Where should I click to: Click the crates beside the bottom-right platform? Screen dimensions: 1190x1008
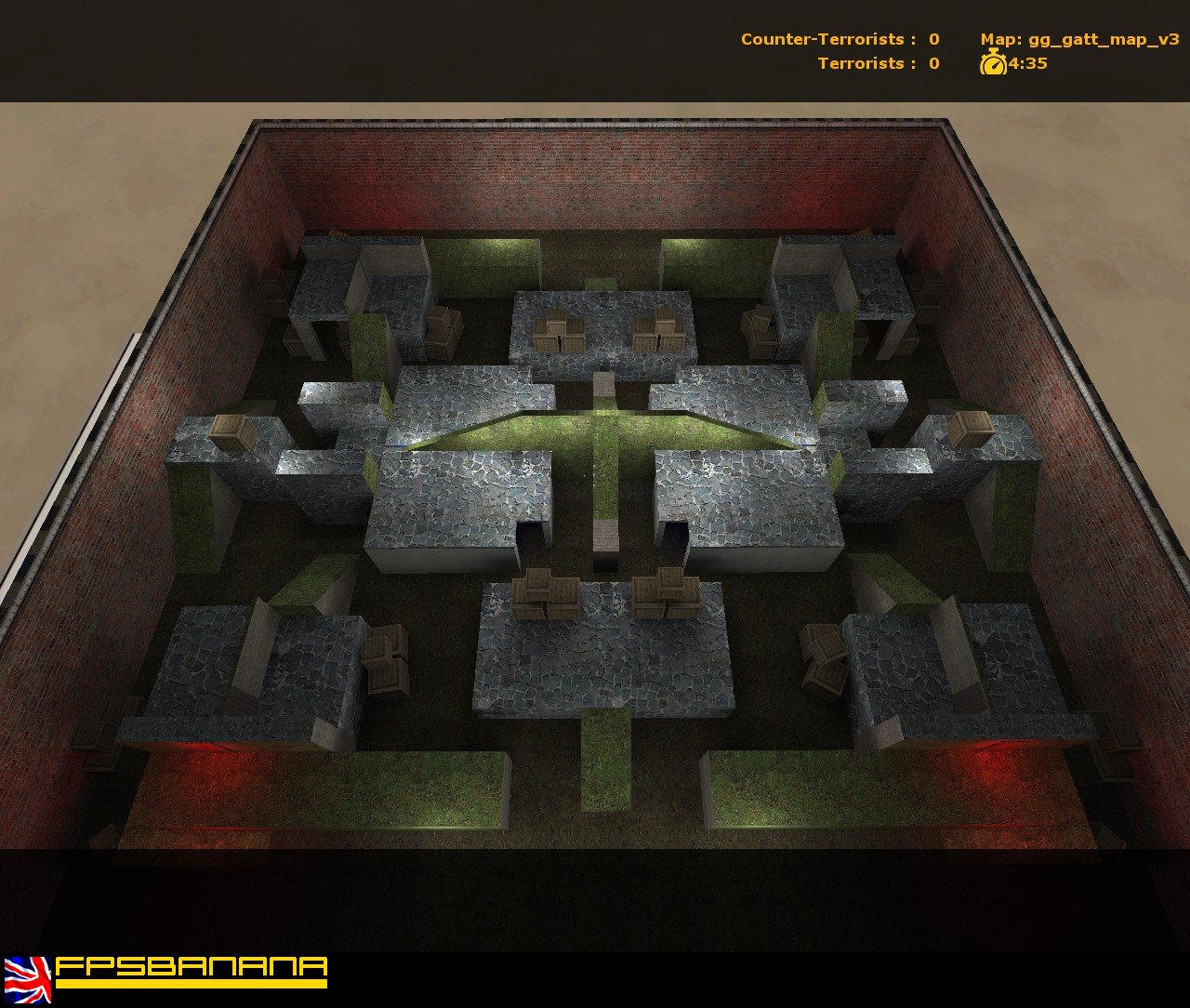823,660
